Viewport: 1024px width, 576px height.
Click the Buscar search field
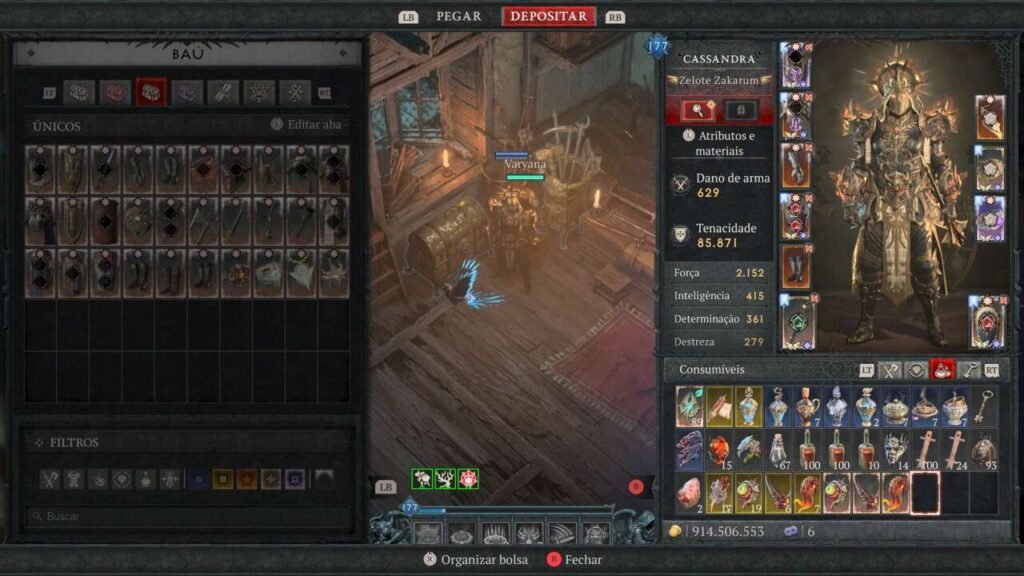[x=190, y=517]
